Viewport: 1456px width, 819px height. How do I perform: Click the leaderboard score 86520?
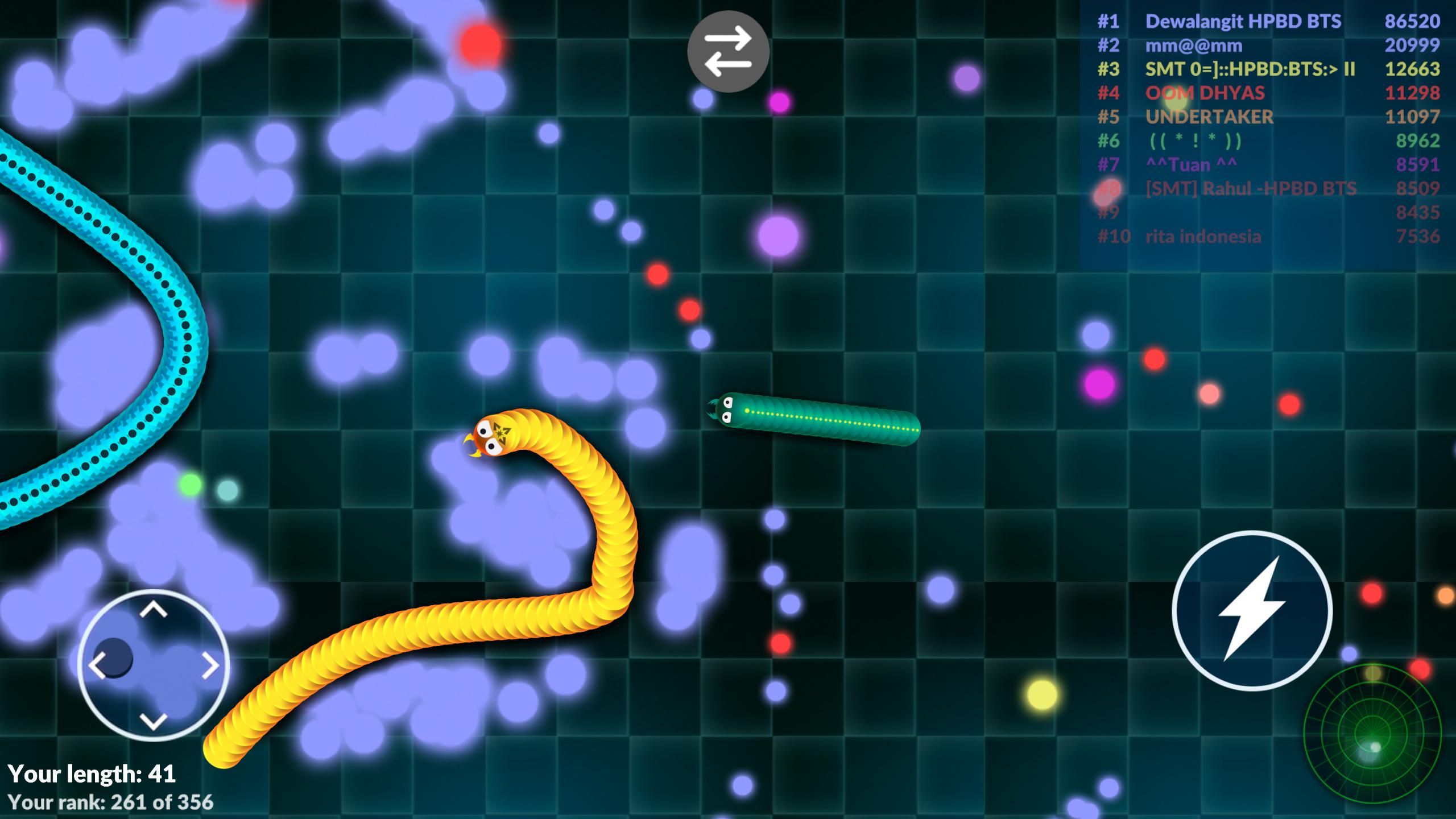(x=1405, y=22)
